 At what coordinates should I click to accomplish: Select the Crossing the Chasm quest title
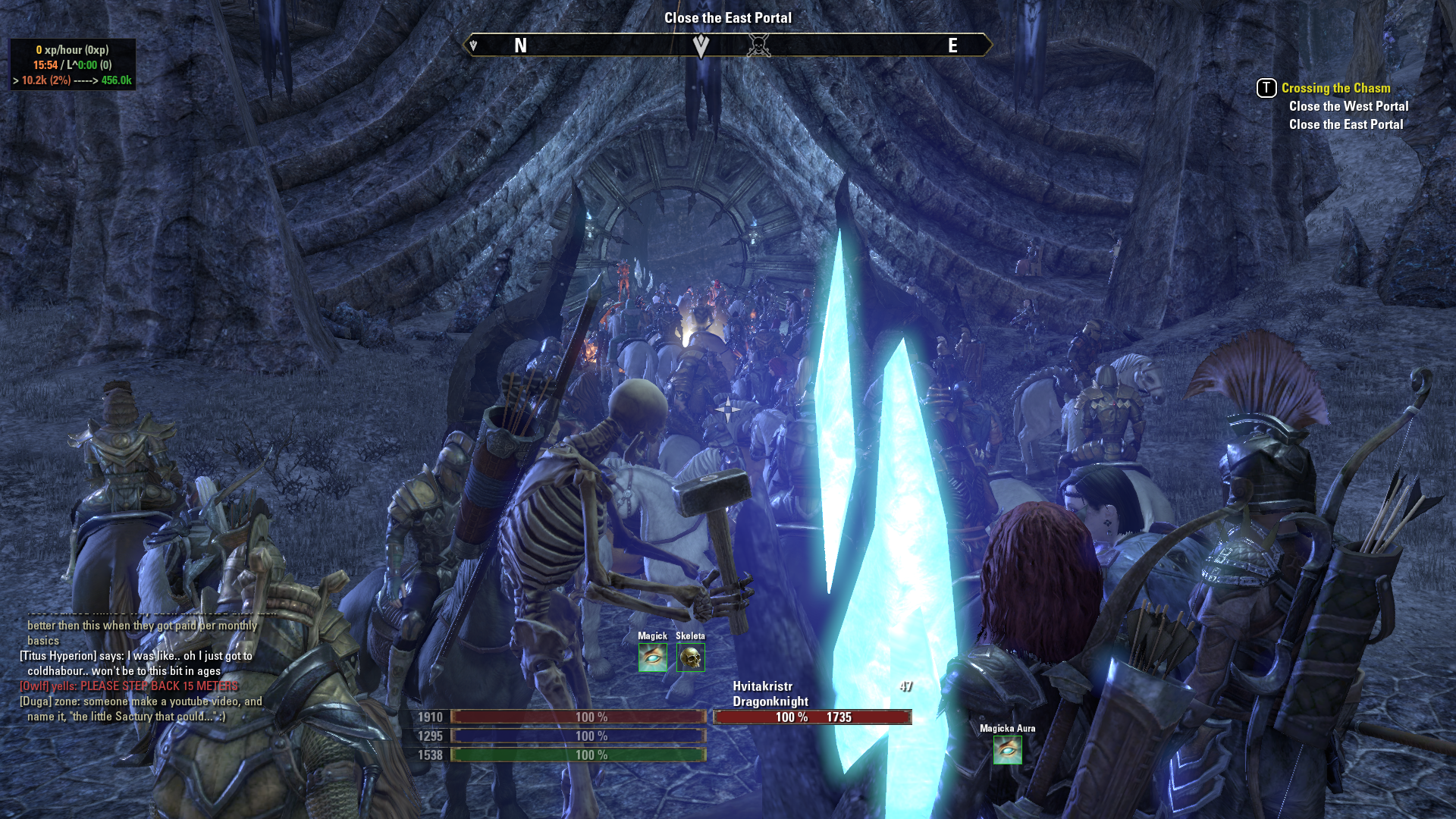click(1335, 88)
